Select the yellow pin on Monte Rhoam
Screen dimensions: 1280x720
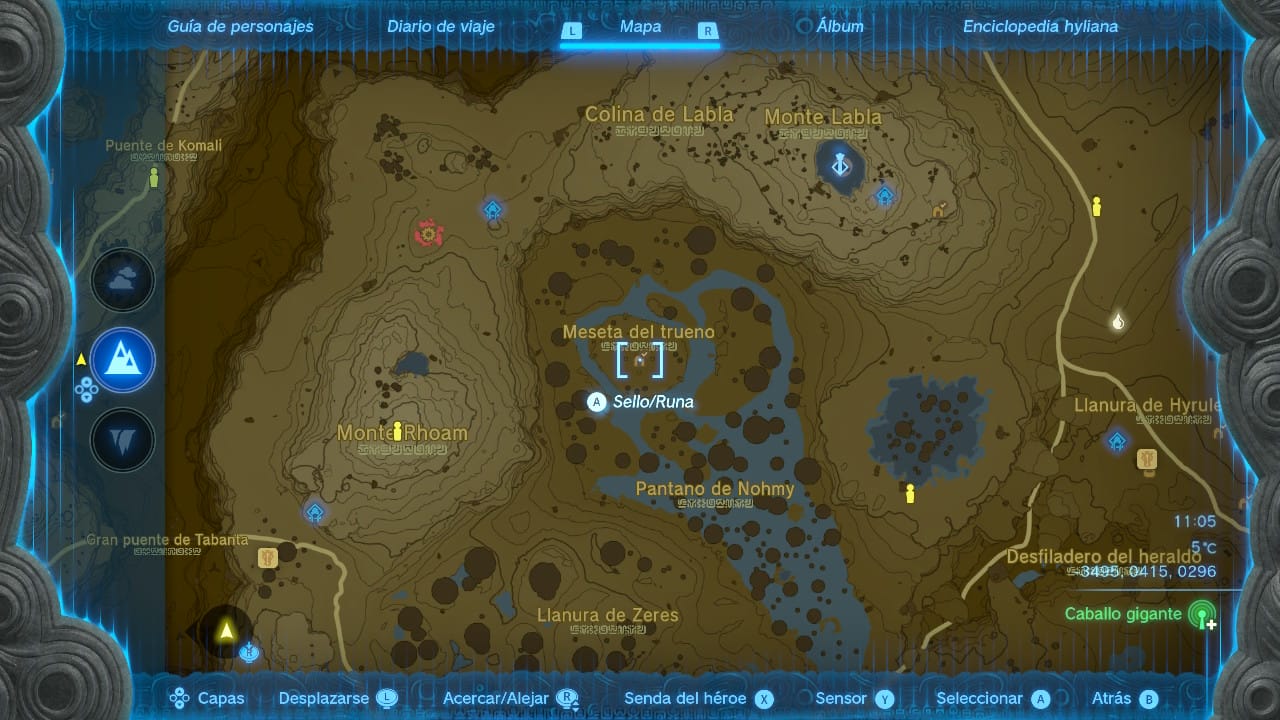(x=398, y=431)
